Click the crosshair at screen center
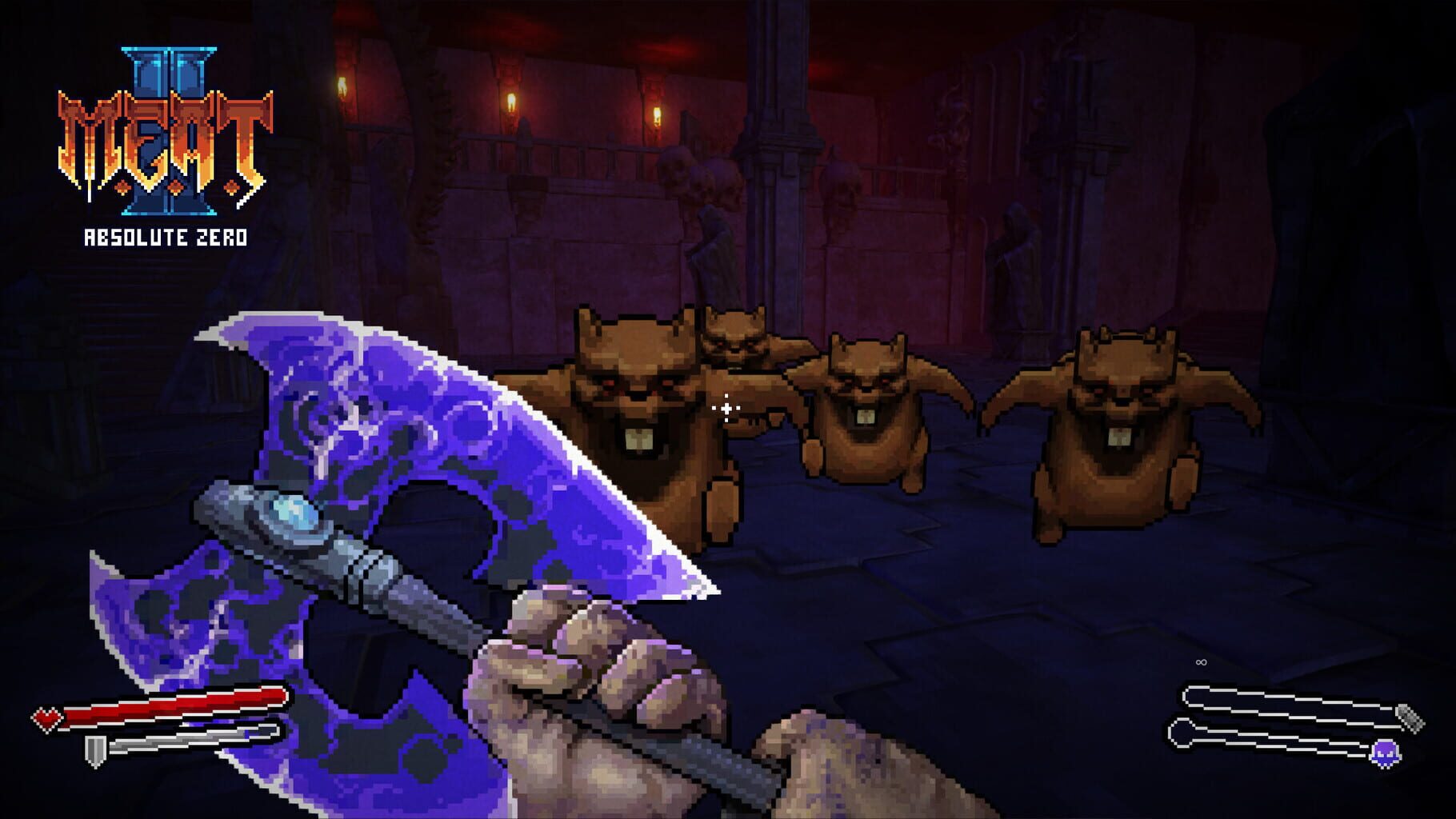Screen dimensions: 1456x819 [x=726, y=409]
